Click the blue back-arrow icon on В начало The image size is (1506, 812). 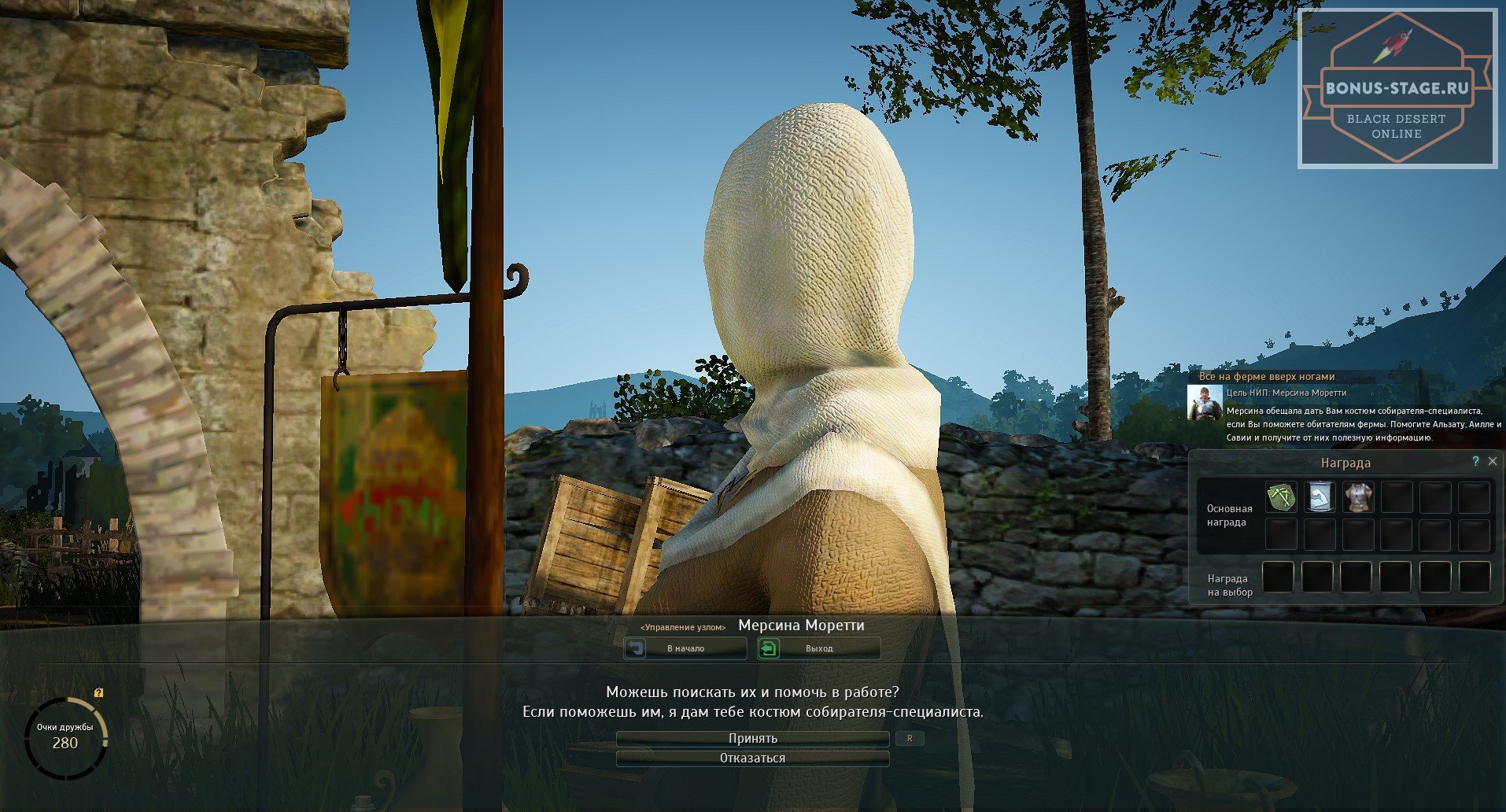(x=637, y=648)
